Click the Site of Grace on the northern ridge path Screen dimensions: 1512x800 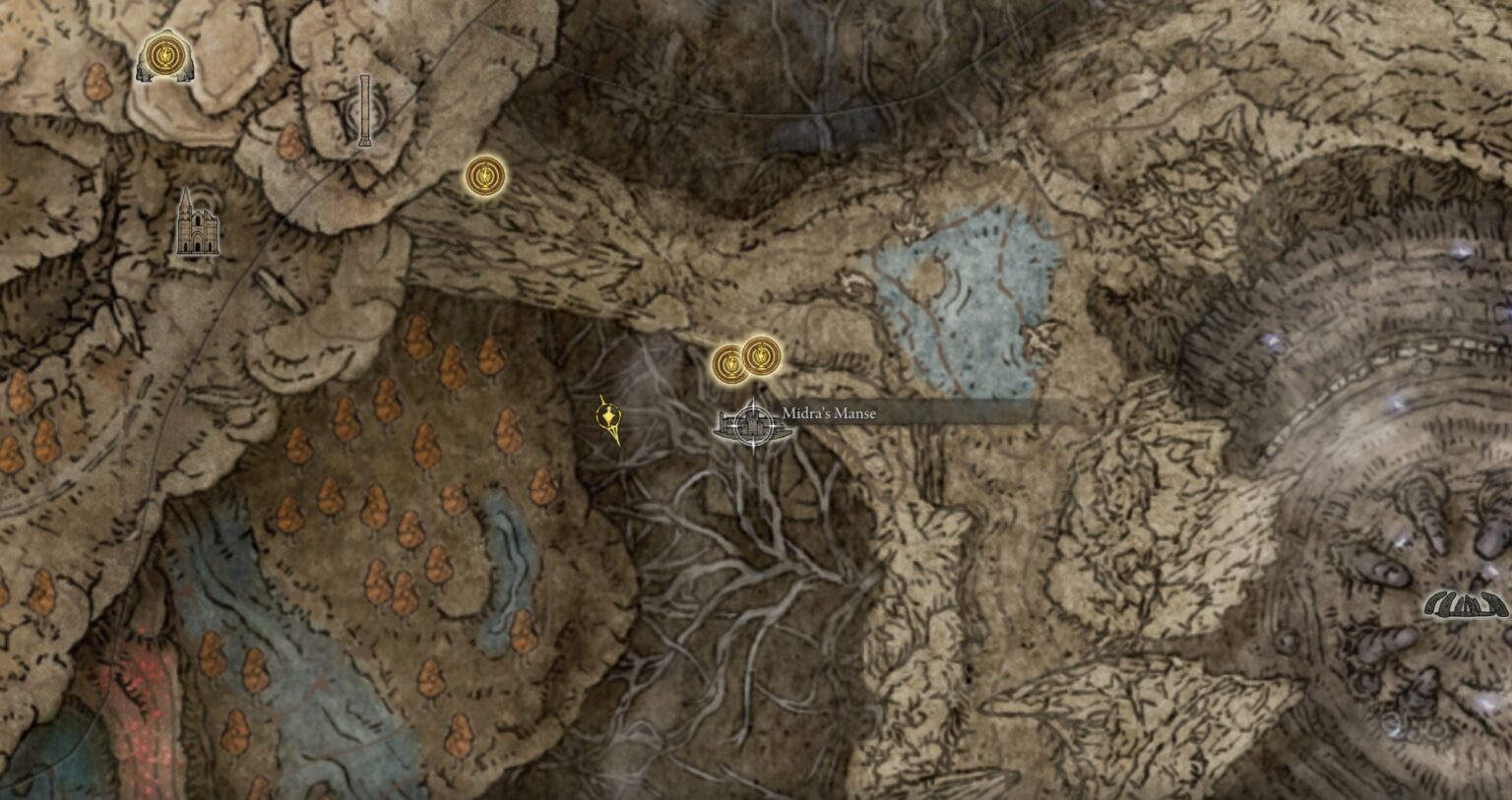click(483, 176)
